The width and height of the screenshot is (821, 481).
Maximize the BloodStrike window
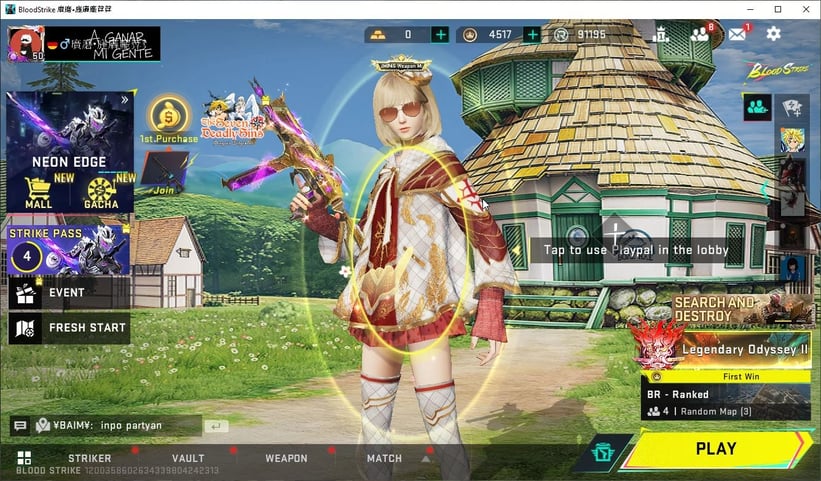777,9
